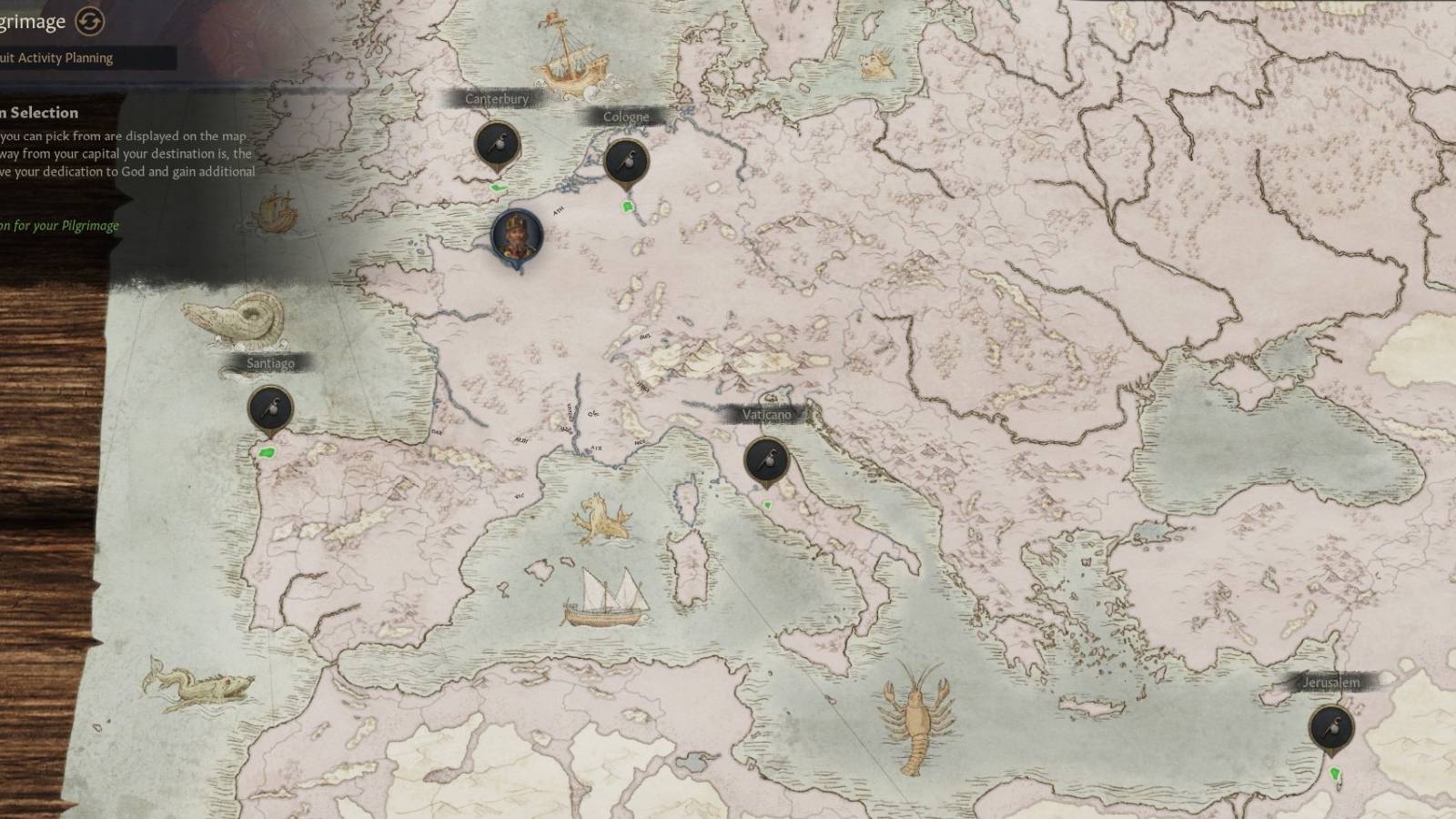Click the Santiago name label
This screenshot has height=819, width=1456.
tap(269, 363)
